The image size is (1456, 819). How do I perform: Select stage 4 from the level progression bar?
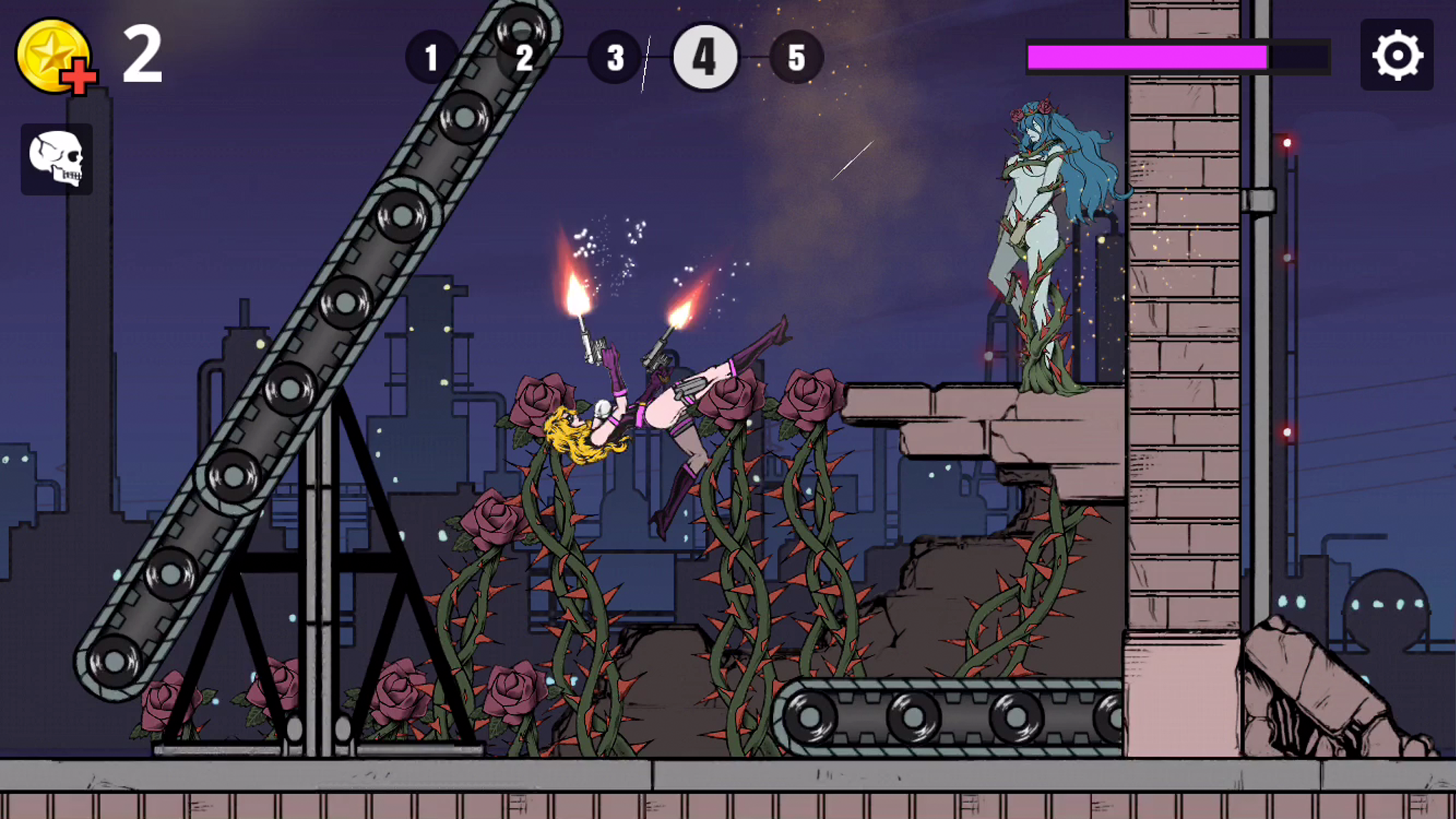click(705, 57)
